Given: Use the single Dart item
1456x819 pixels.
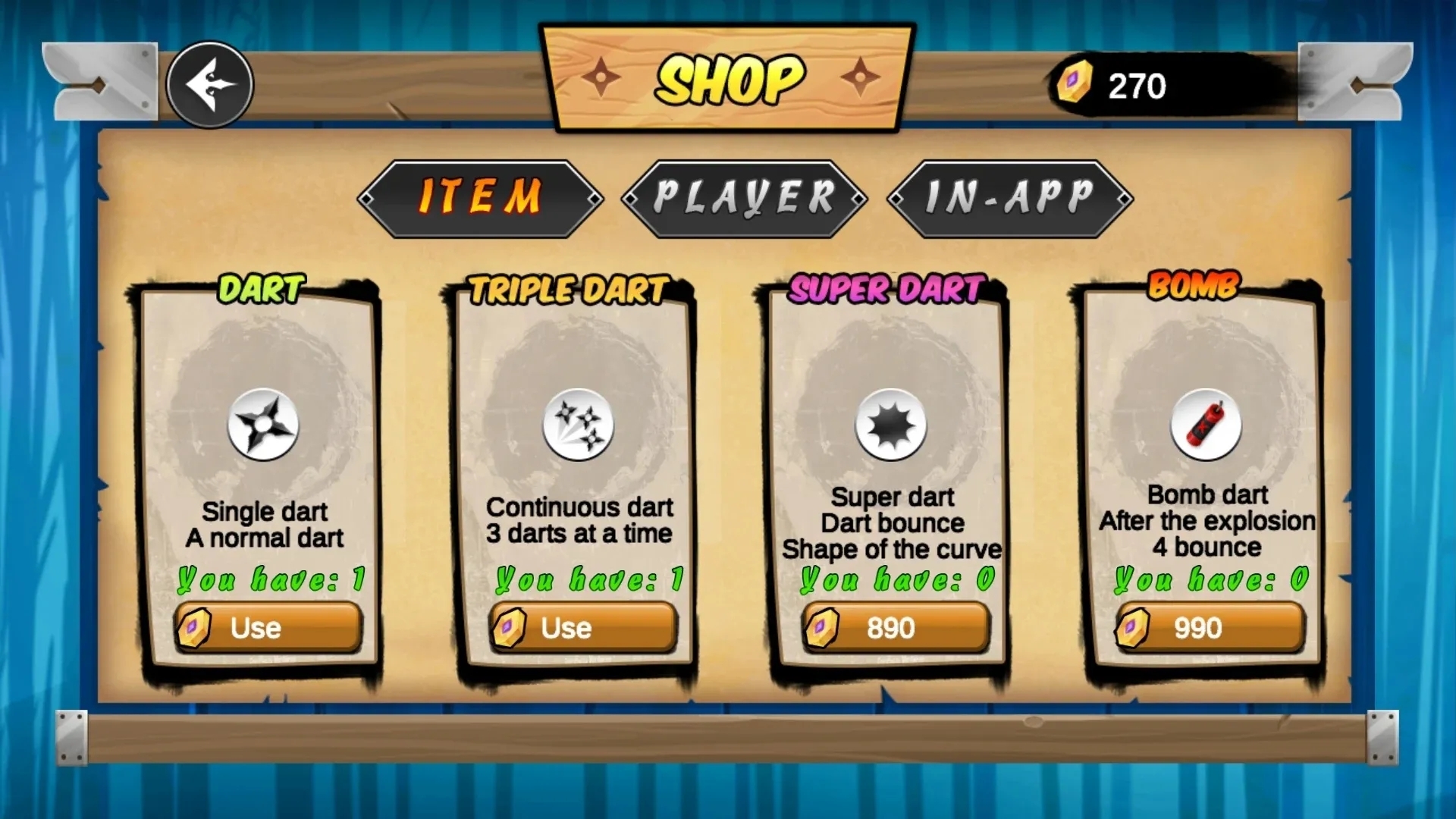Looking at the screenshot, I should tap(268, 628).
